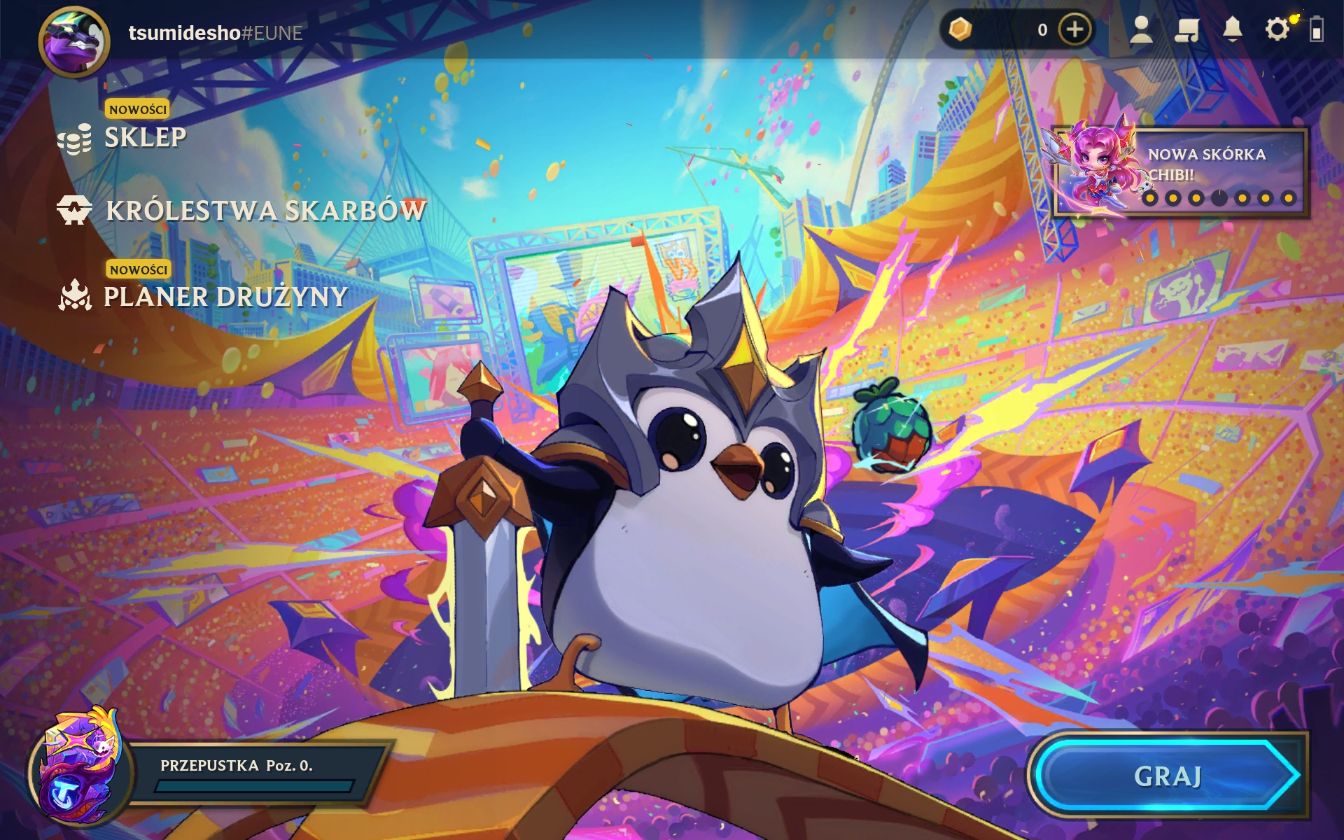1344x840 pixels.
Task: Open the scroll-shaped missions icon
Action: 1187,30
